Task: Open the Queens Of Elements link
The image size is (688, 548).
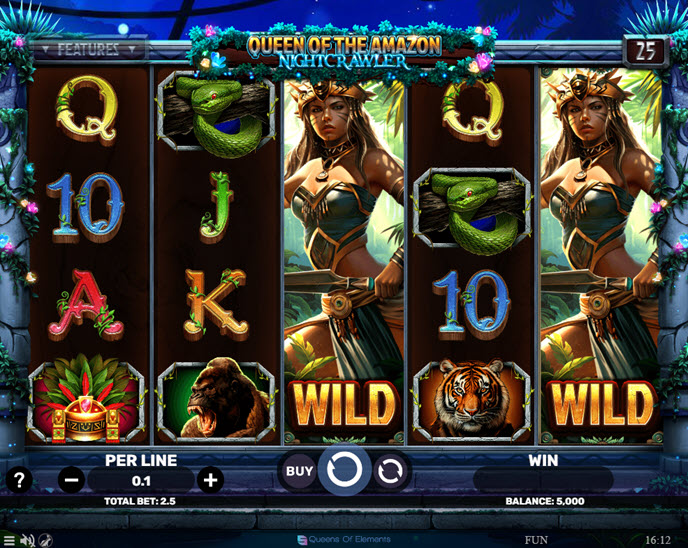Action: (344, 540)
